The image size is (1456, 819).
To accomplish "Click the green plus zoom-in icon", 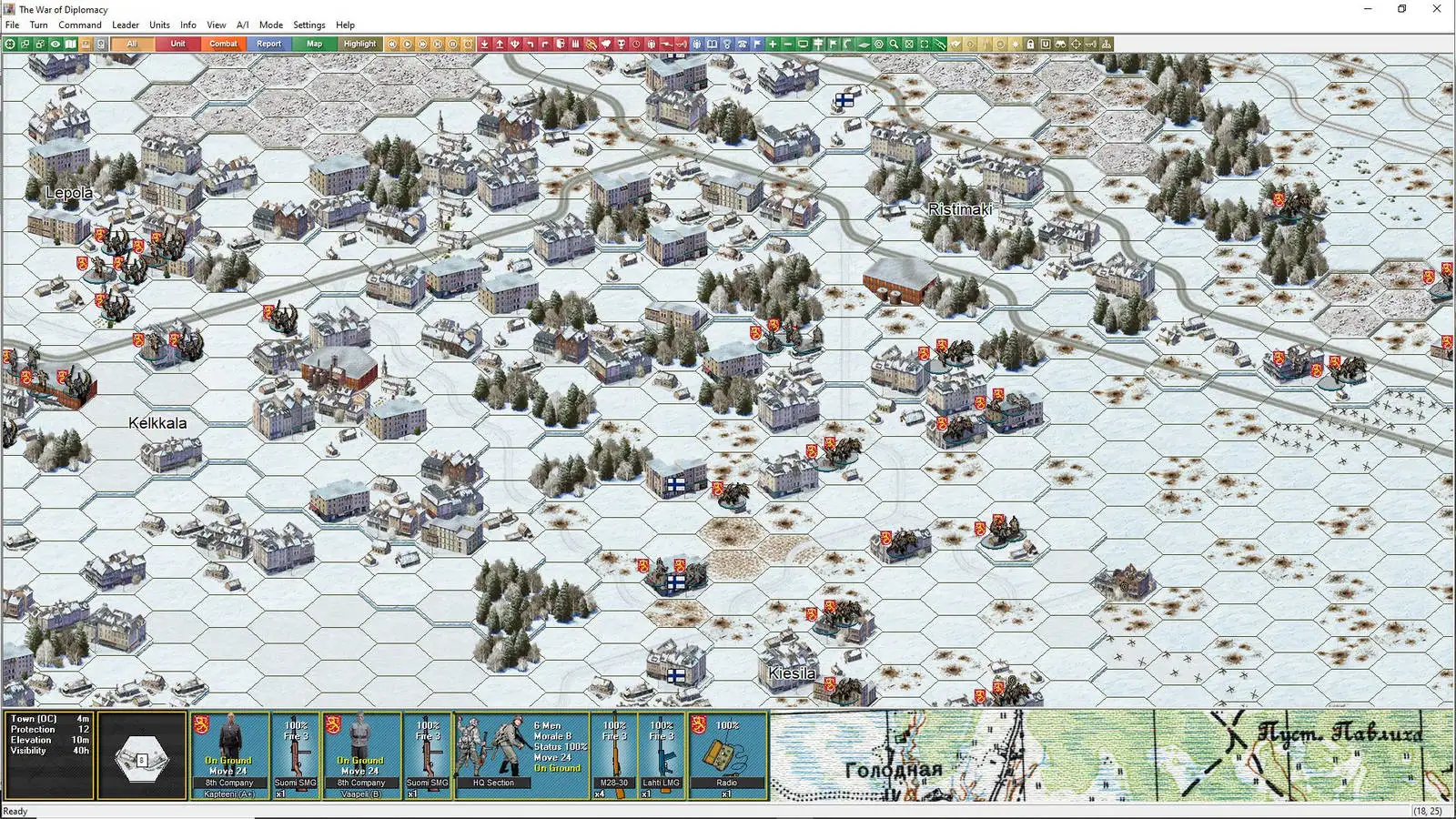I will 773,43.
